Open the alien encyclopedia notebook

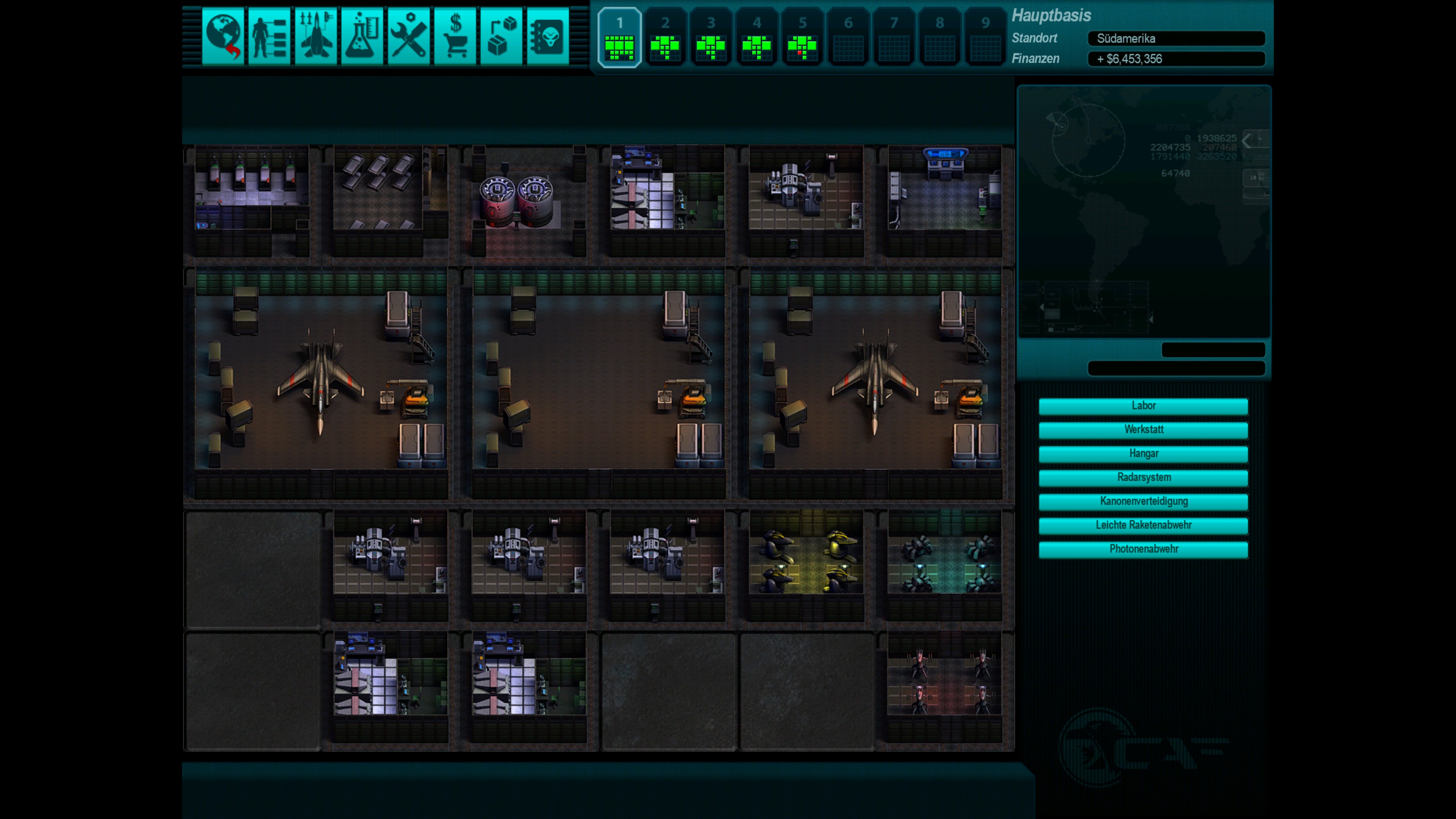tap(548, 37)
